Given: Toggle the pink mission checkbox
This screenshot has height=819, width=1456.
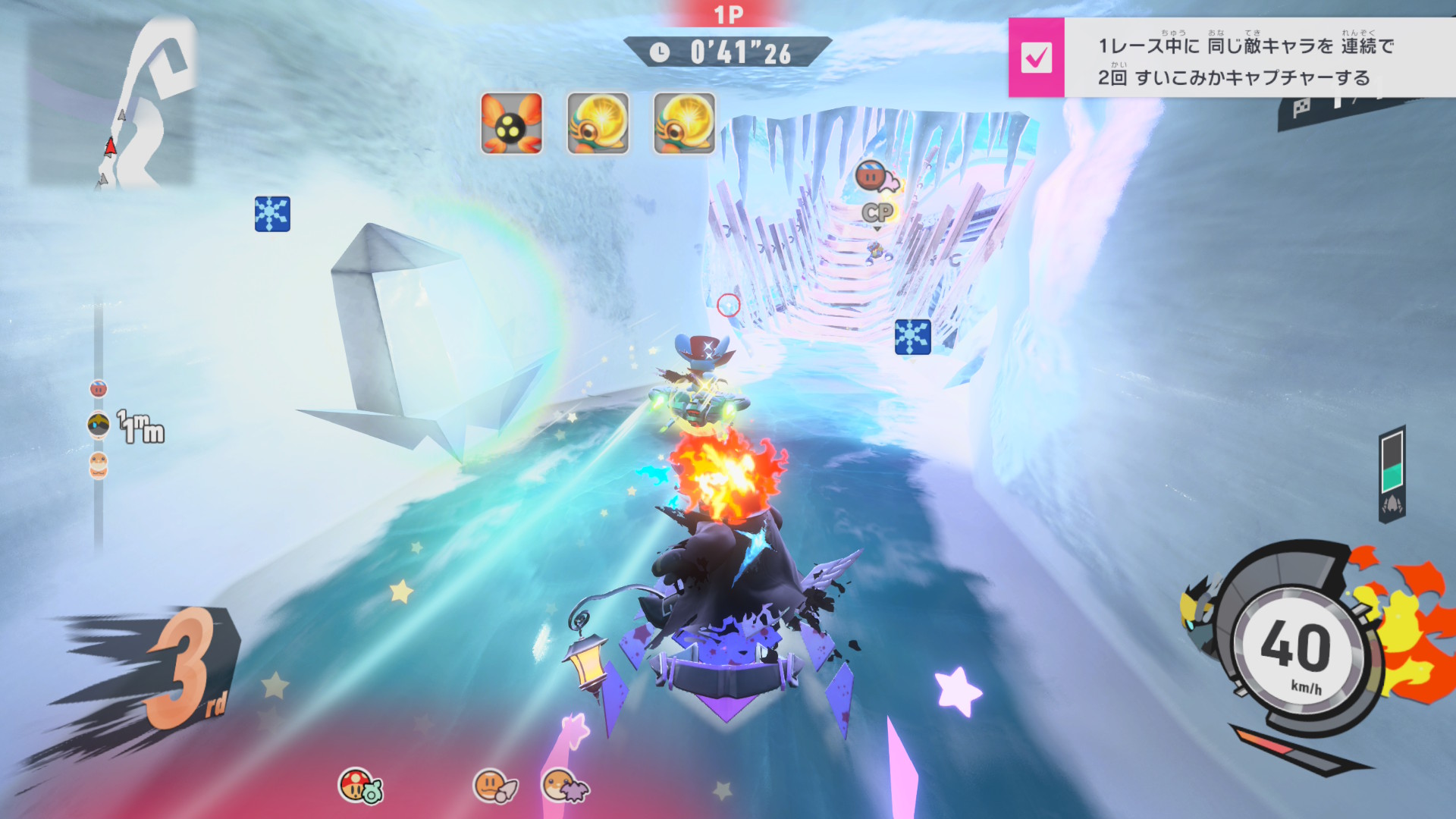Looking at the screenshot, I should (x=1036, y=58).
